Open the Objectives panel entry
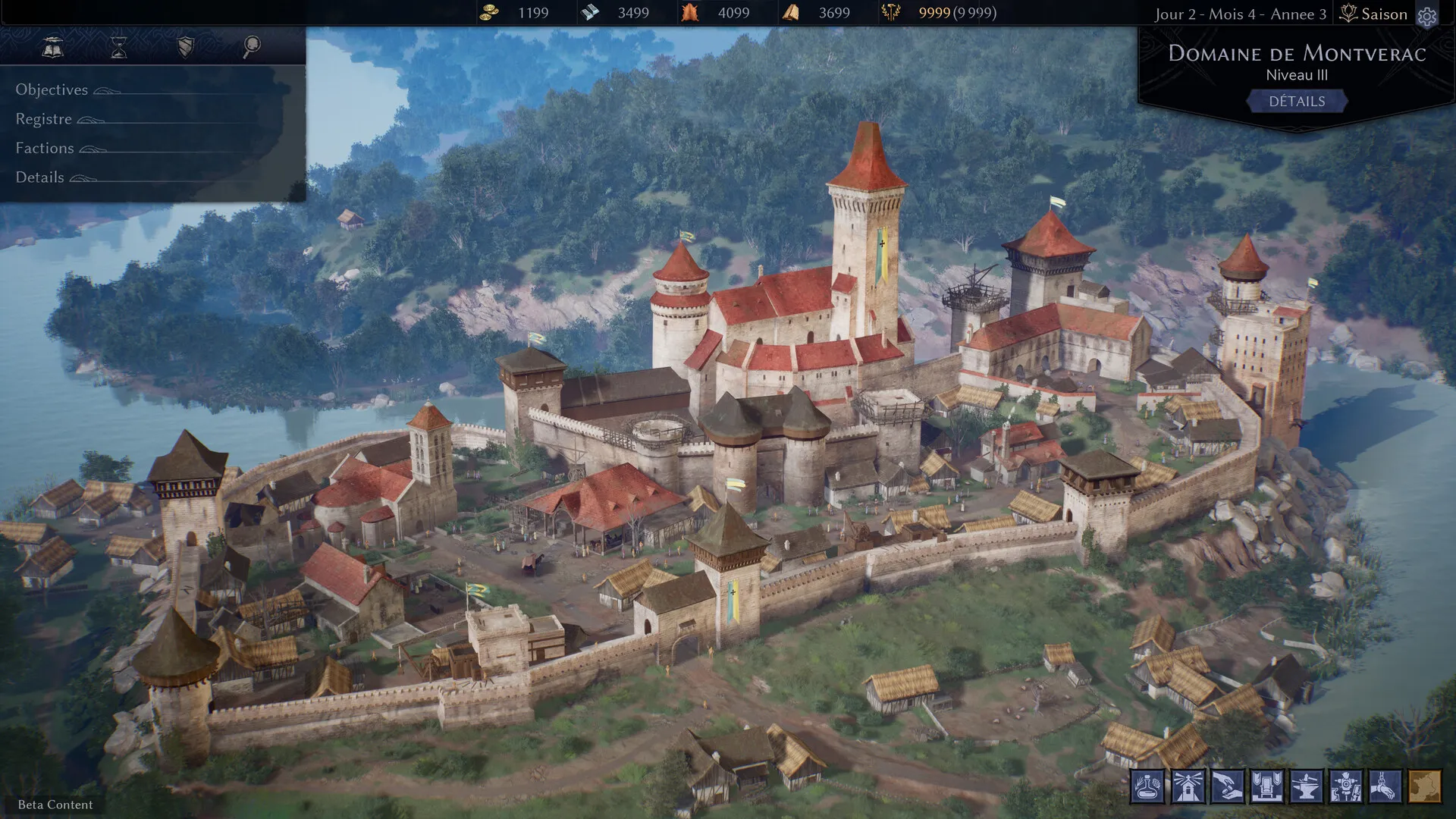The height and width of the screenshot is (819, 1456). click(x=52, y=89)
